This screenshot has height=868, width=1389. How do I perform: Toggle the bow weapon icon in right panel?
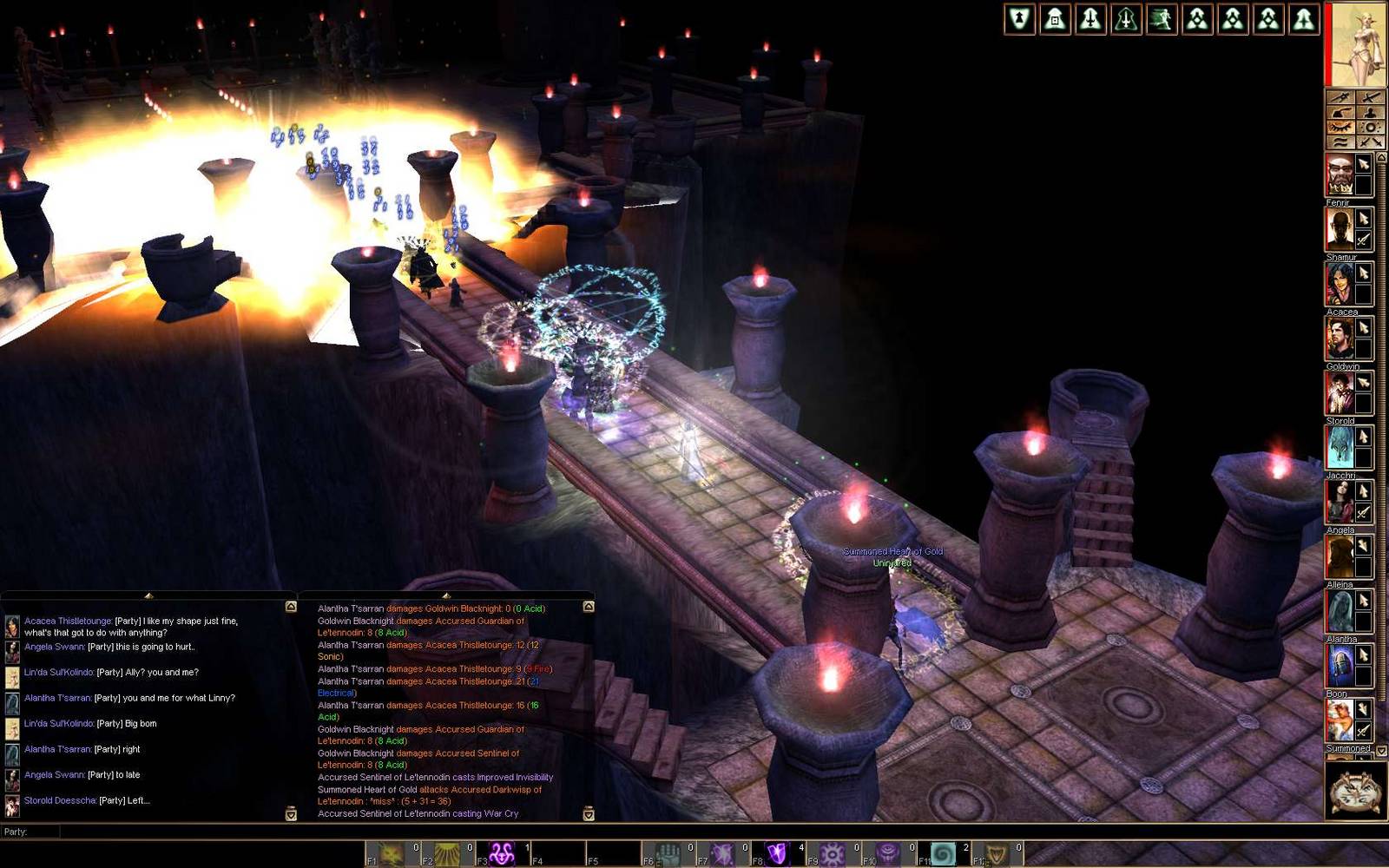(x=1339, y=97)
